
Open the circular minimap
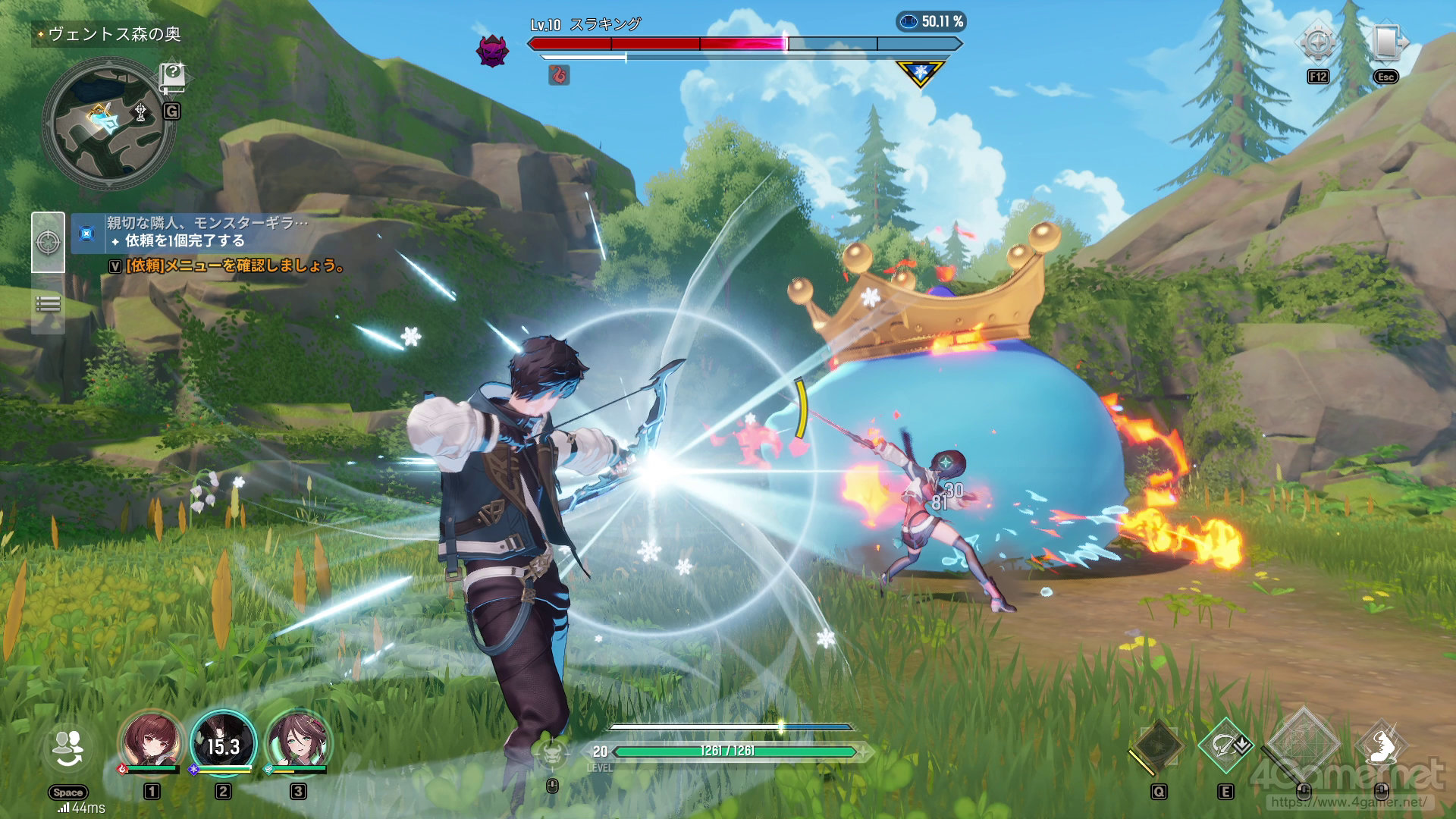tap(108, 124)
